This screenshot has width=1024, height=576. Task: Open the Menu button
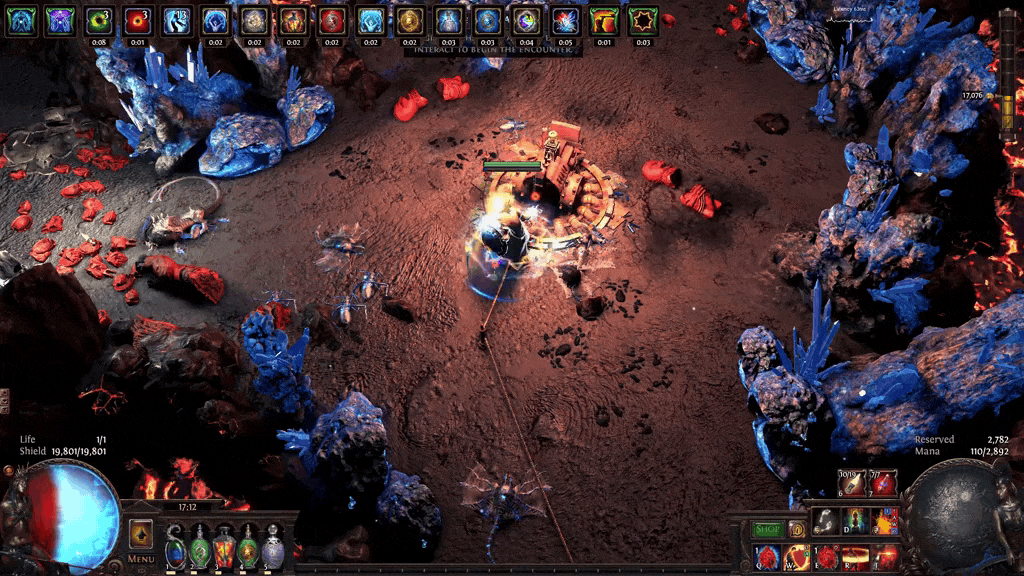[141, 558]
